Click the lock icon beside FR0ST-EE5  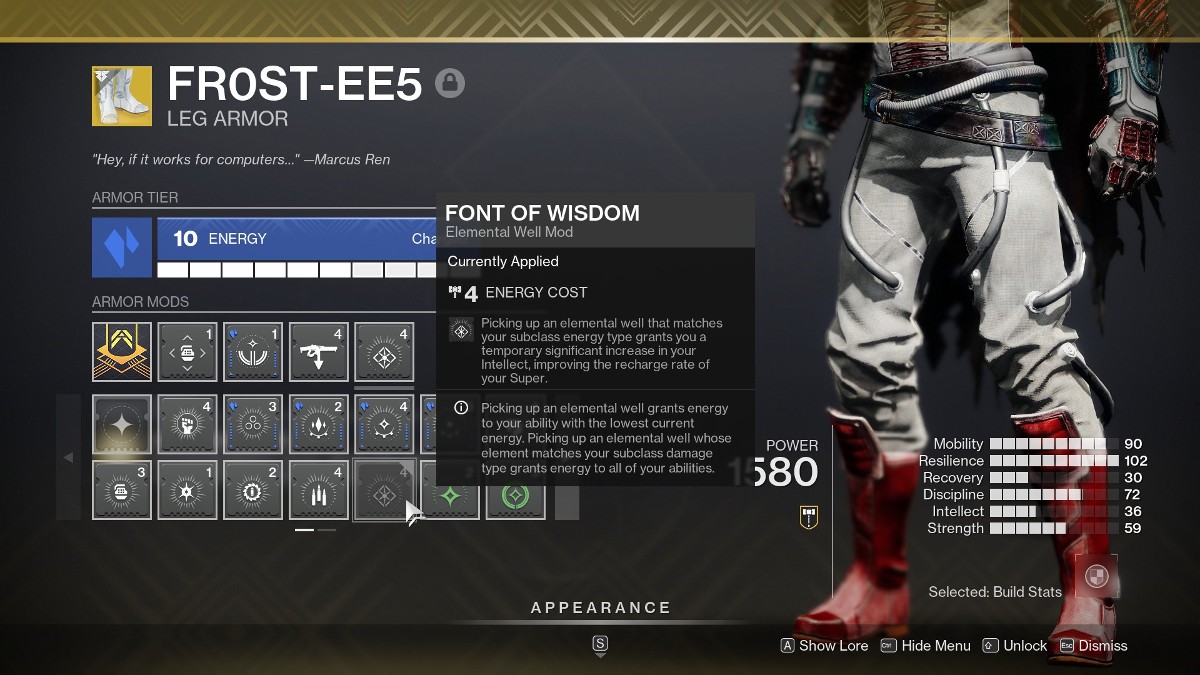450,84
